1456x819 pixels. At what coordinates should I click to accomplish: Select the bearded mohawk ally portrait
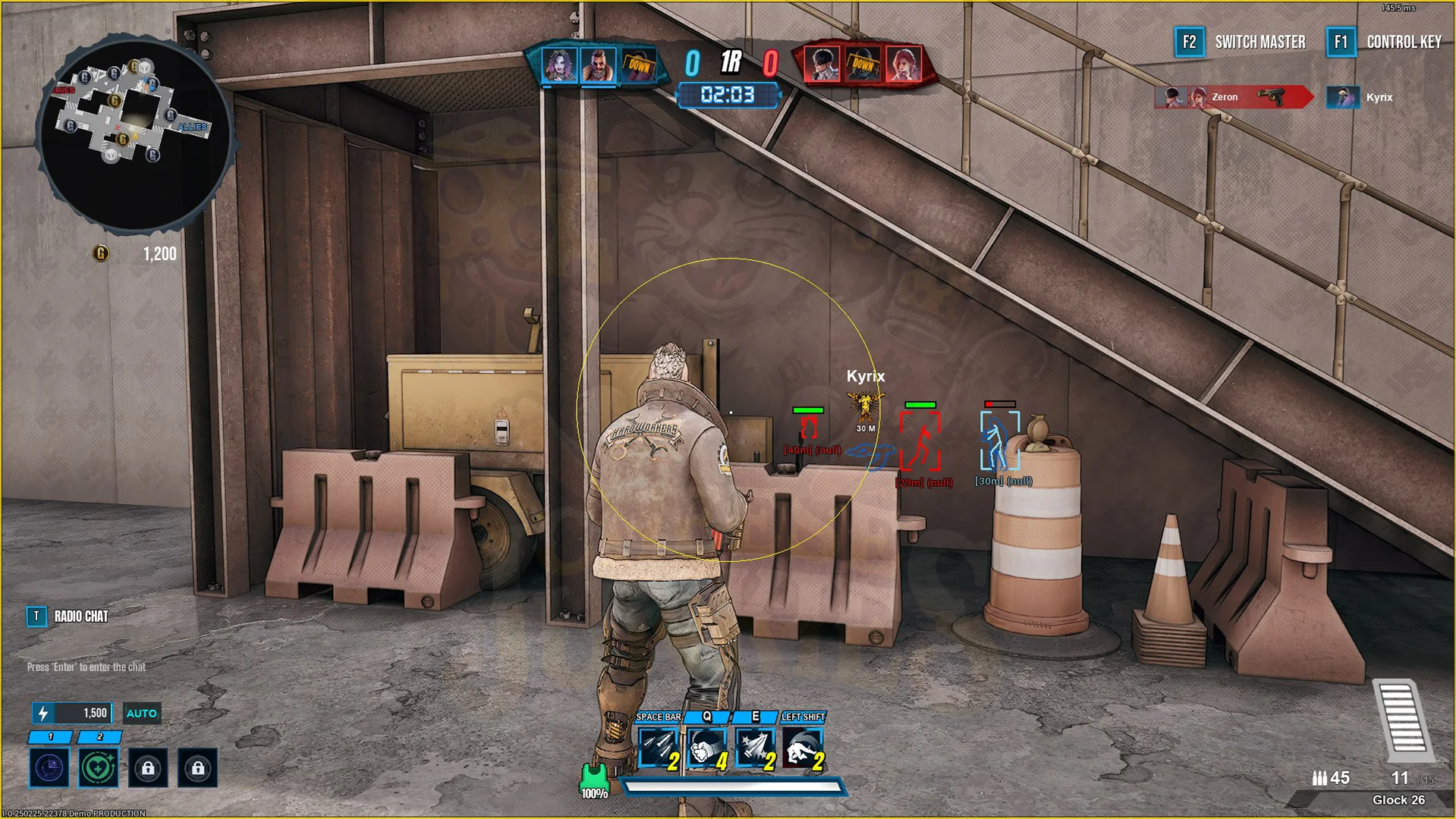tap(599, 65)
